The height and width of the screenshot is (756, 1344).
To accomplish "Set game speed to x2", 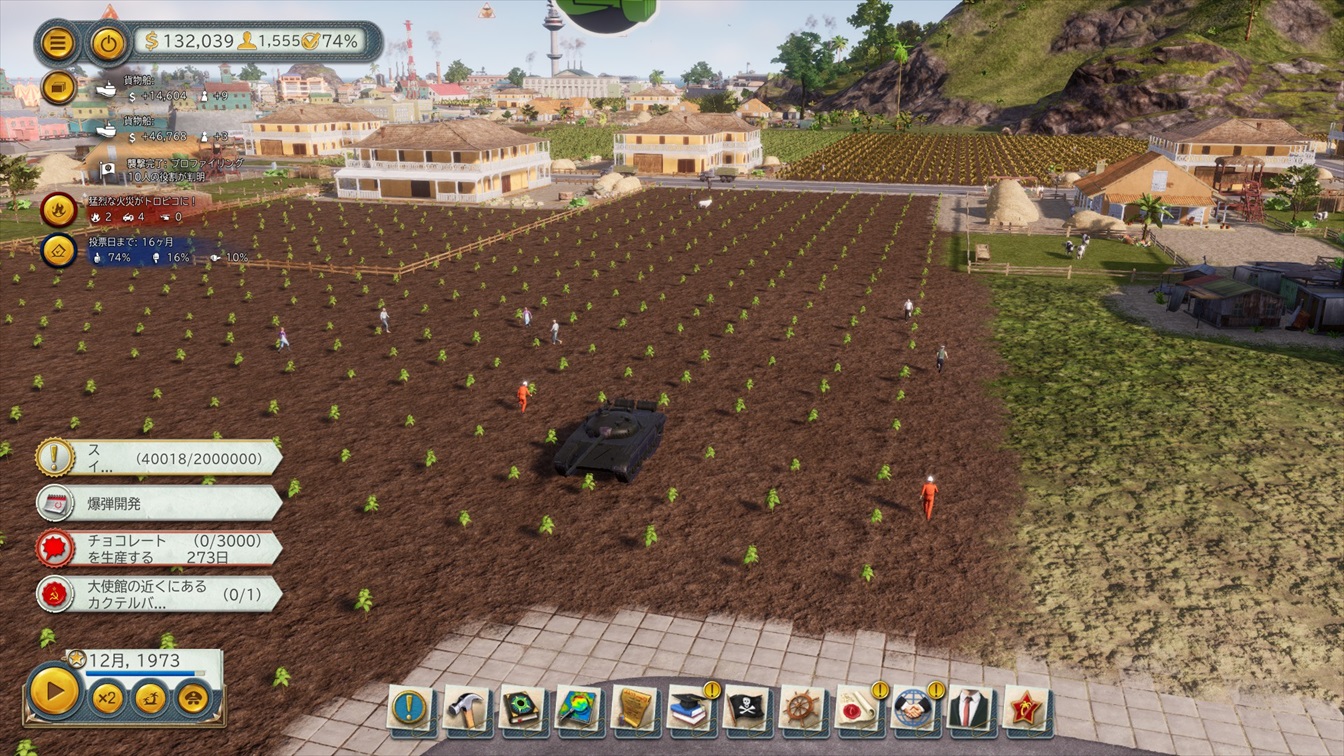I will point(107,697).
